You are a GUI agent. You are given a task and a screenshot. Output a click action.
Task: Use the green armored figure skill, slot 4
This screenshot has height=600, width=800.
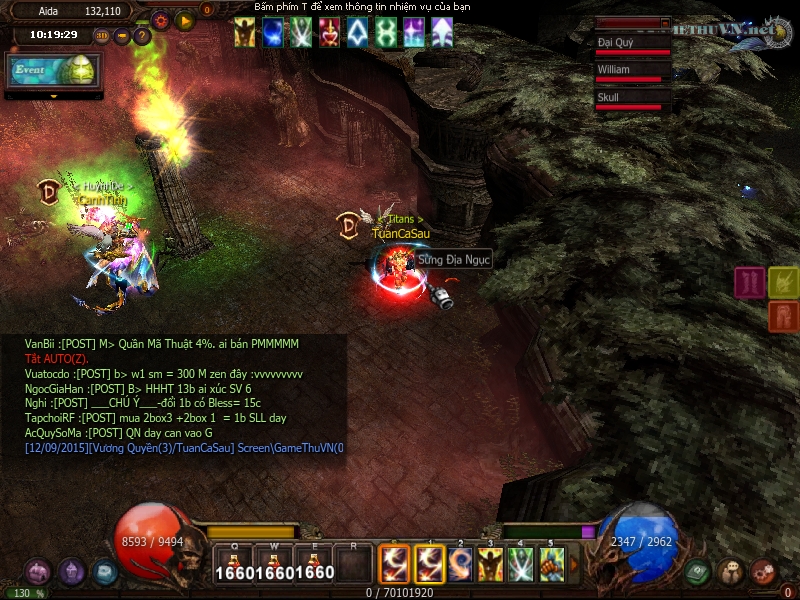520,563
